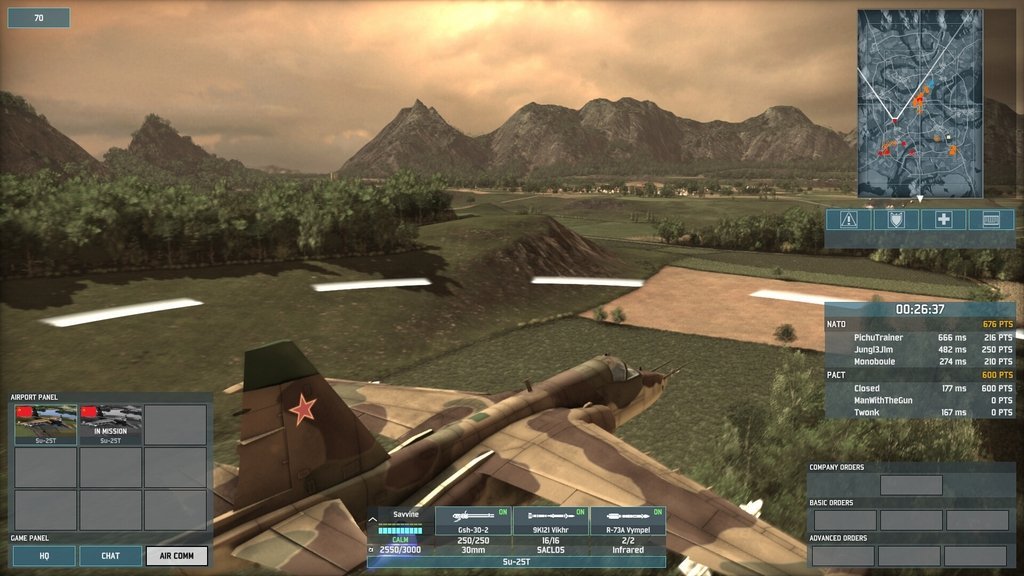1024x576 pixels.
Task: Toggle the Gsh-30-2 cannon weapon
Action: tap(473, 520)
